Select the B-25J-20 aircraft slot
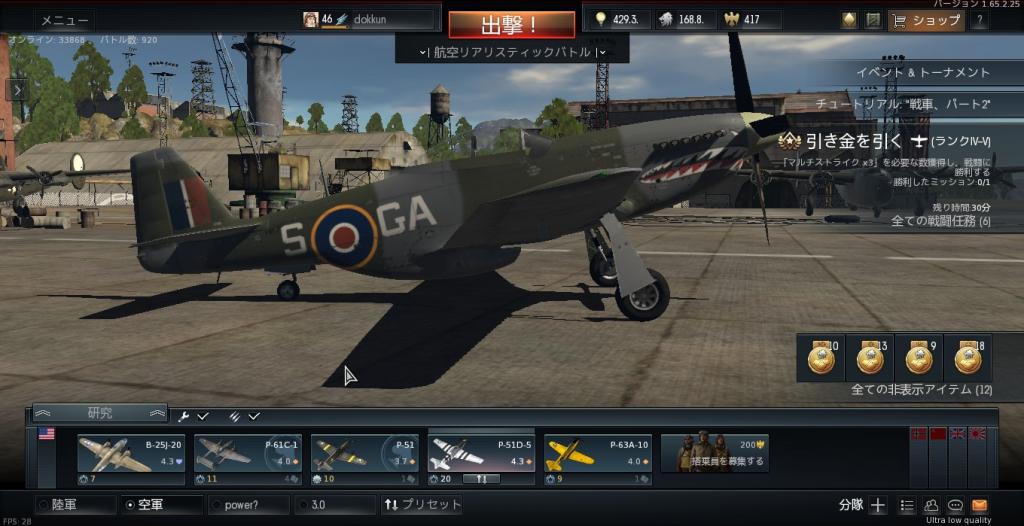 [131, 454]
